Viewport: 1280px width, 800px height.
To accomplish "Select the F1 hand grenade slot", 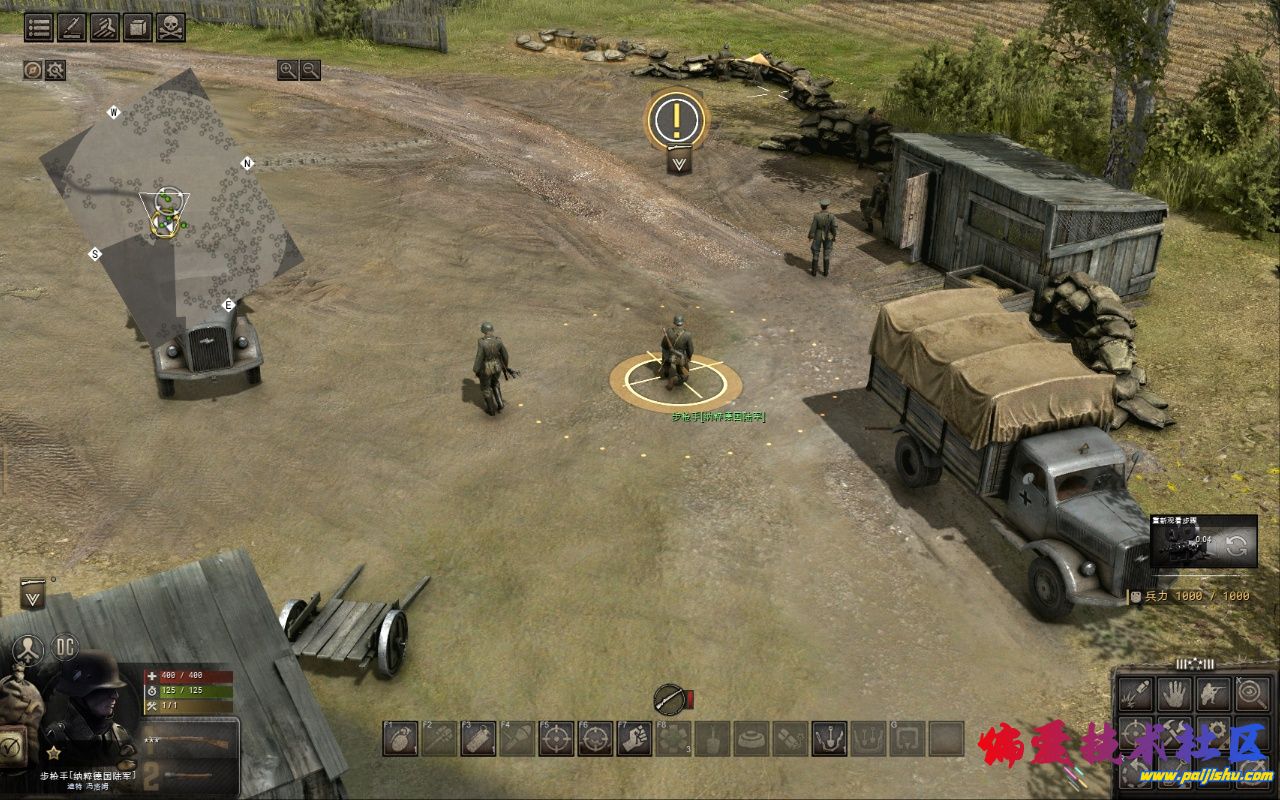I will (x=400, y=738).
